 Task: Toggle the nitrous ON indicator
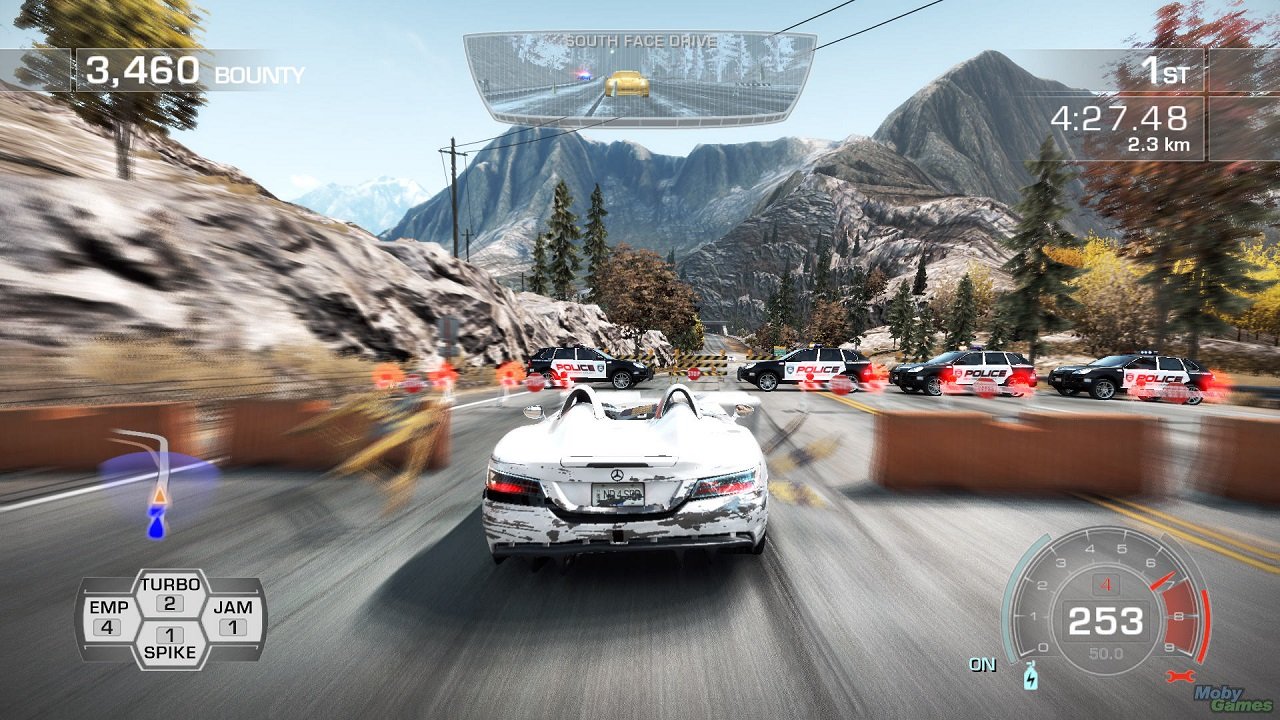click(x=983, y=663)
